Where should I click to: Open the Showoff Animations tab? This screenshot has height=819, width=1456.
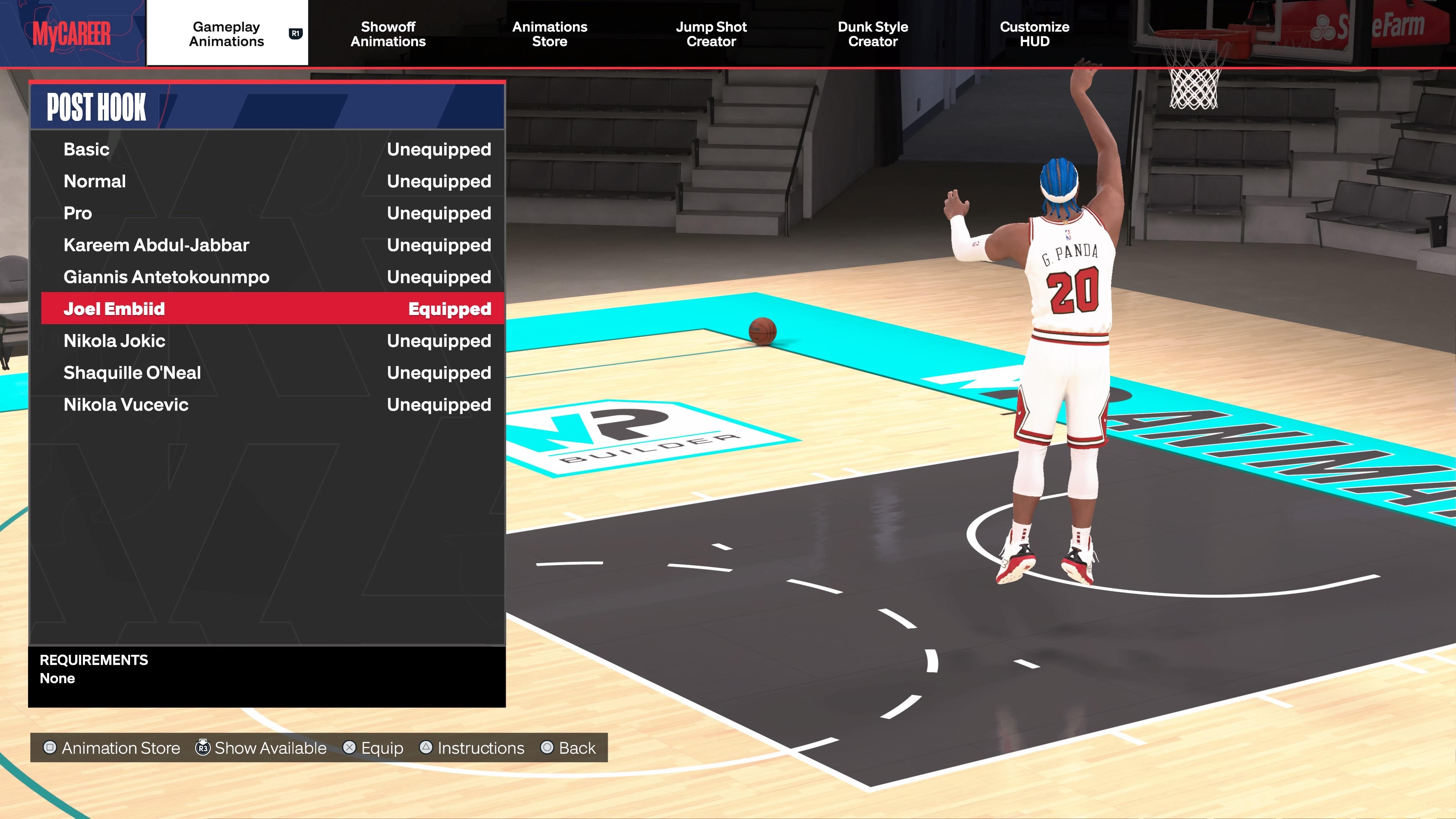click(388, 34)
